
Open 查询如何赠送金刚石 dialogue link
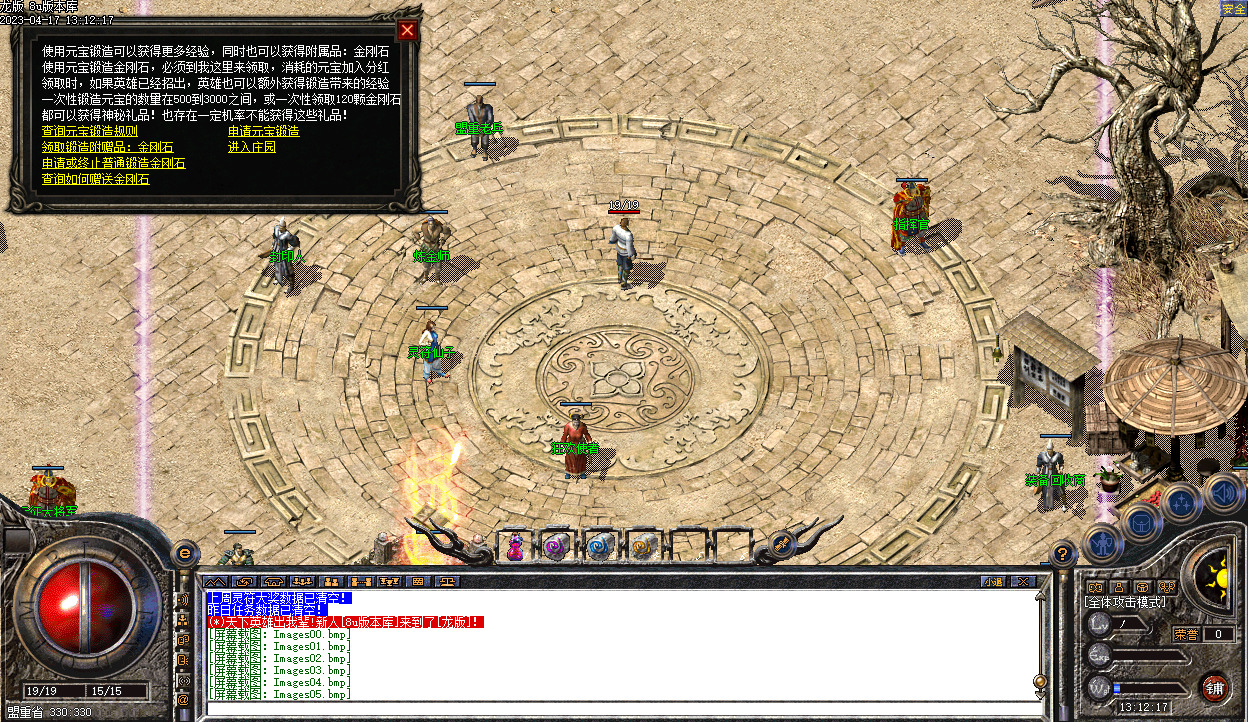point(95,179)
